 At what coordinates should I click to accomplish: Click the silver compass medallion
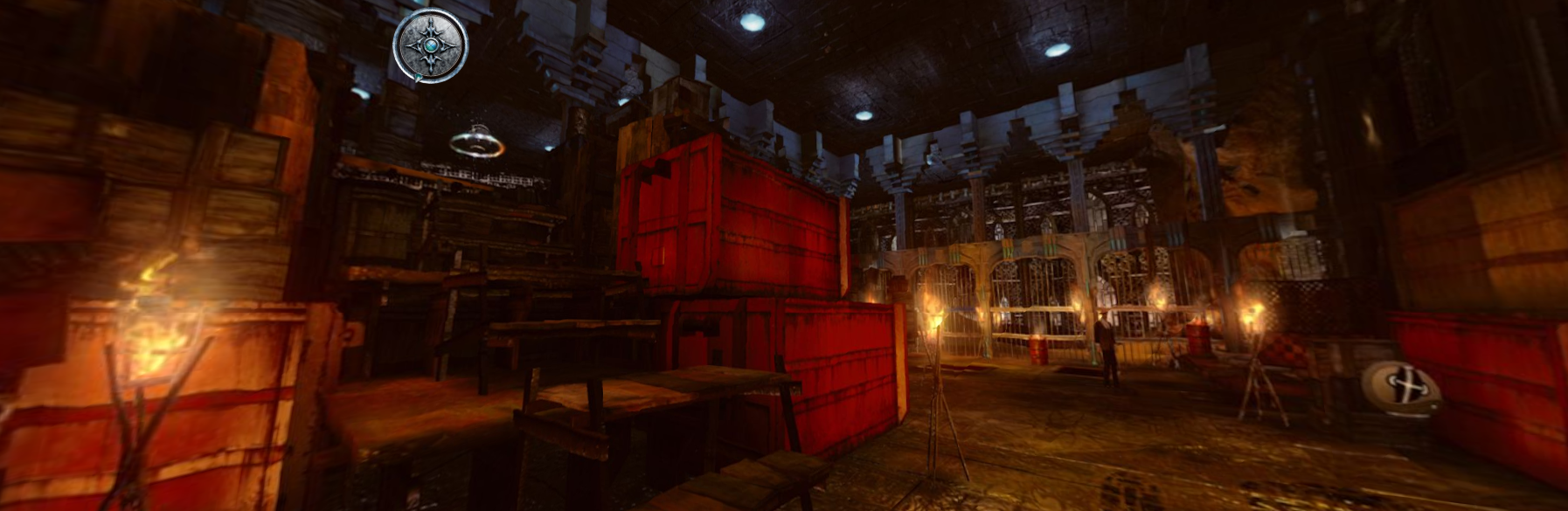coord(430,45)
